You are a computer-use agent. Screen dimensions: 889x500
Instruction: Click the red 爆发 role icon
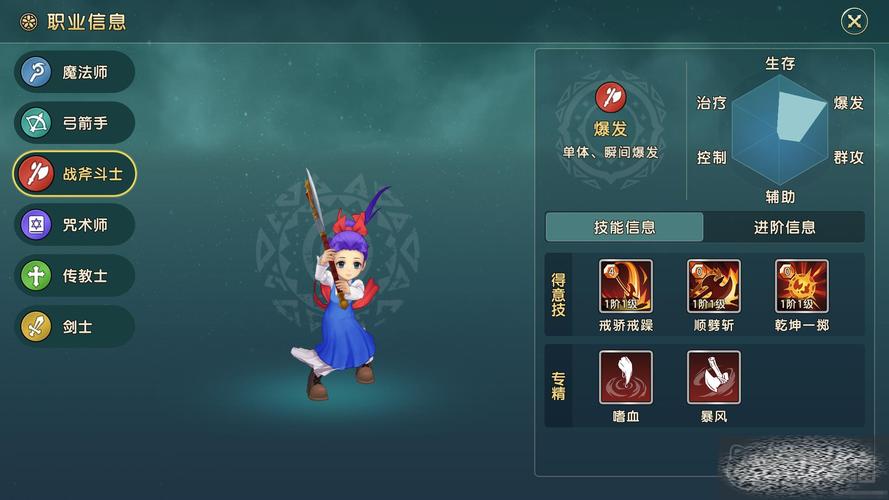(x=610, y=97)
